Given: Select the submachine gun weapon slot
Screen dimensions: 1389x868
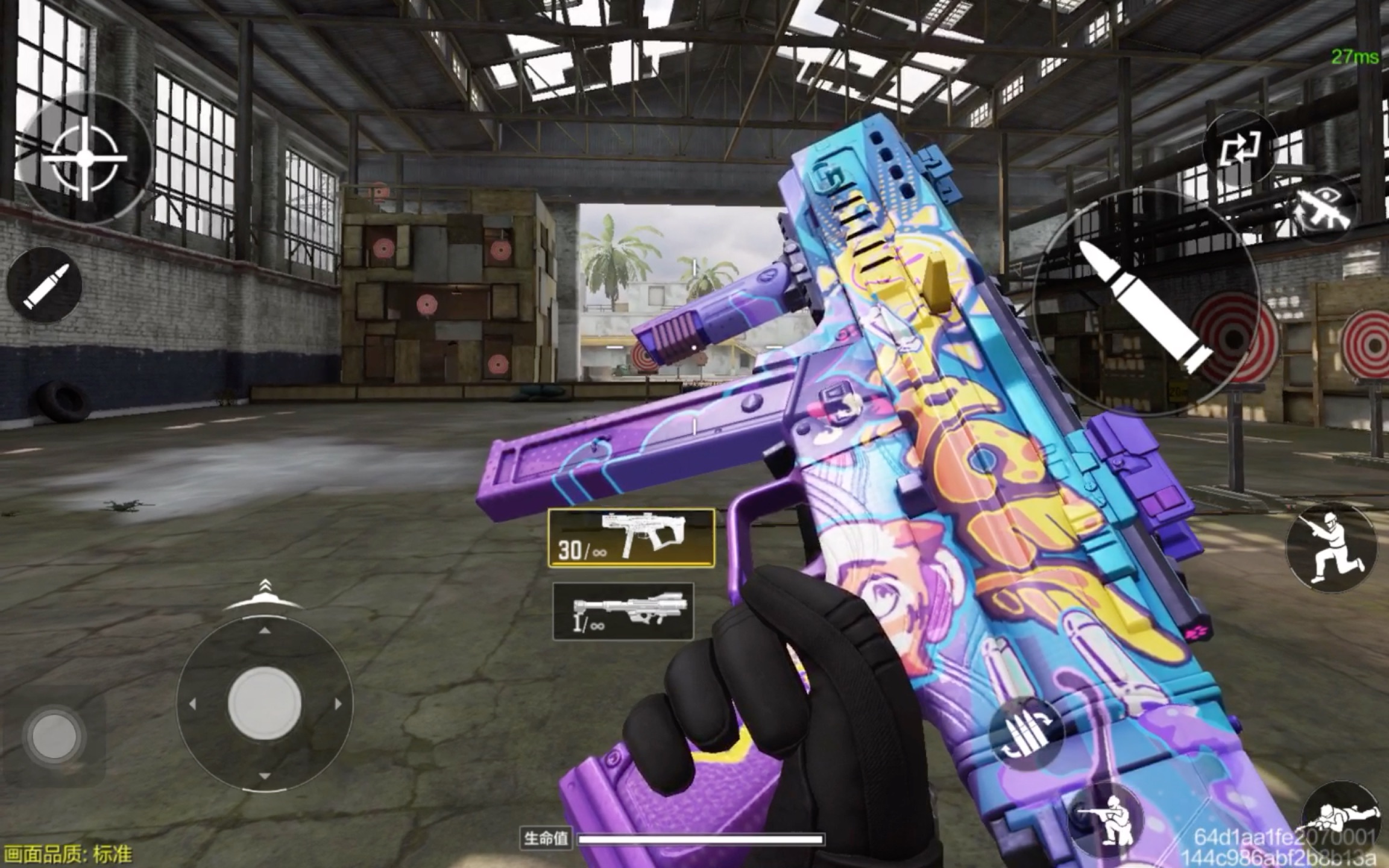Looking at the screenshot, I should (x=631, y=538).
